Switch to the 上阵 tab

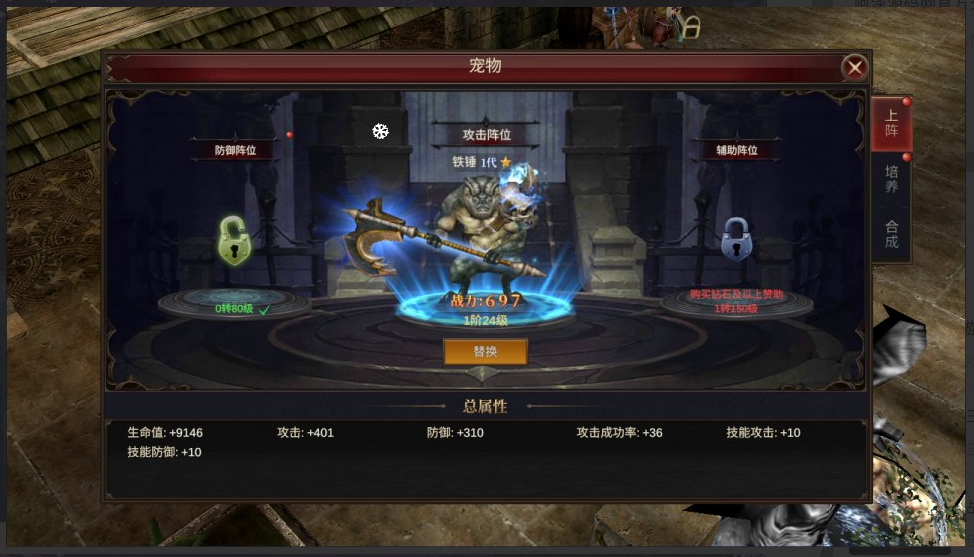(x=891, y=123)
